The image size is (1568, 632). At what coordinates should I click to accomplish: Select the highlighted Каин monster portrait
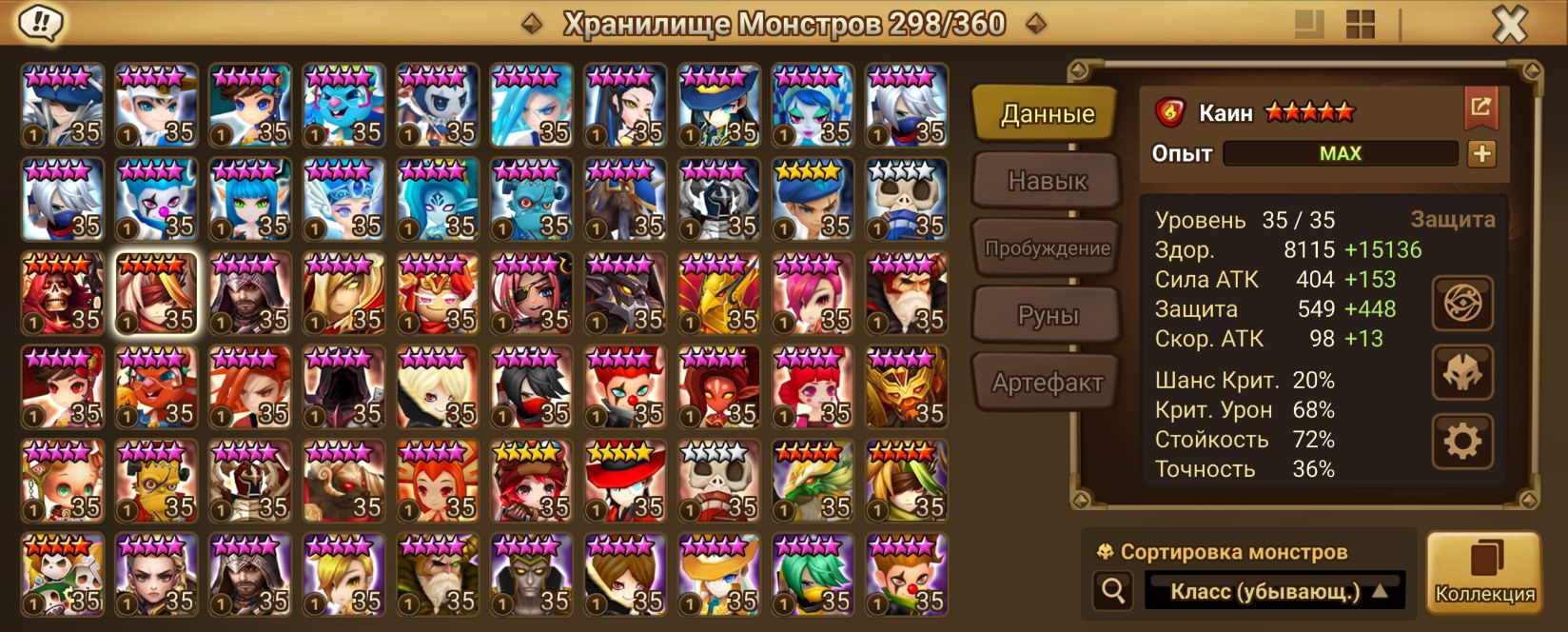coord(156,294)
